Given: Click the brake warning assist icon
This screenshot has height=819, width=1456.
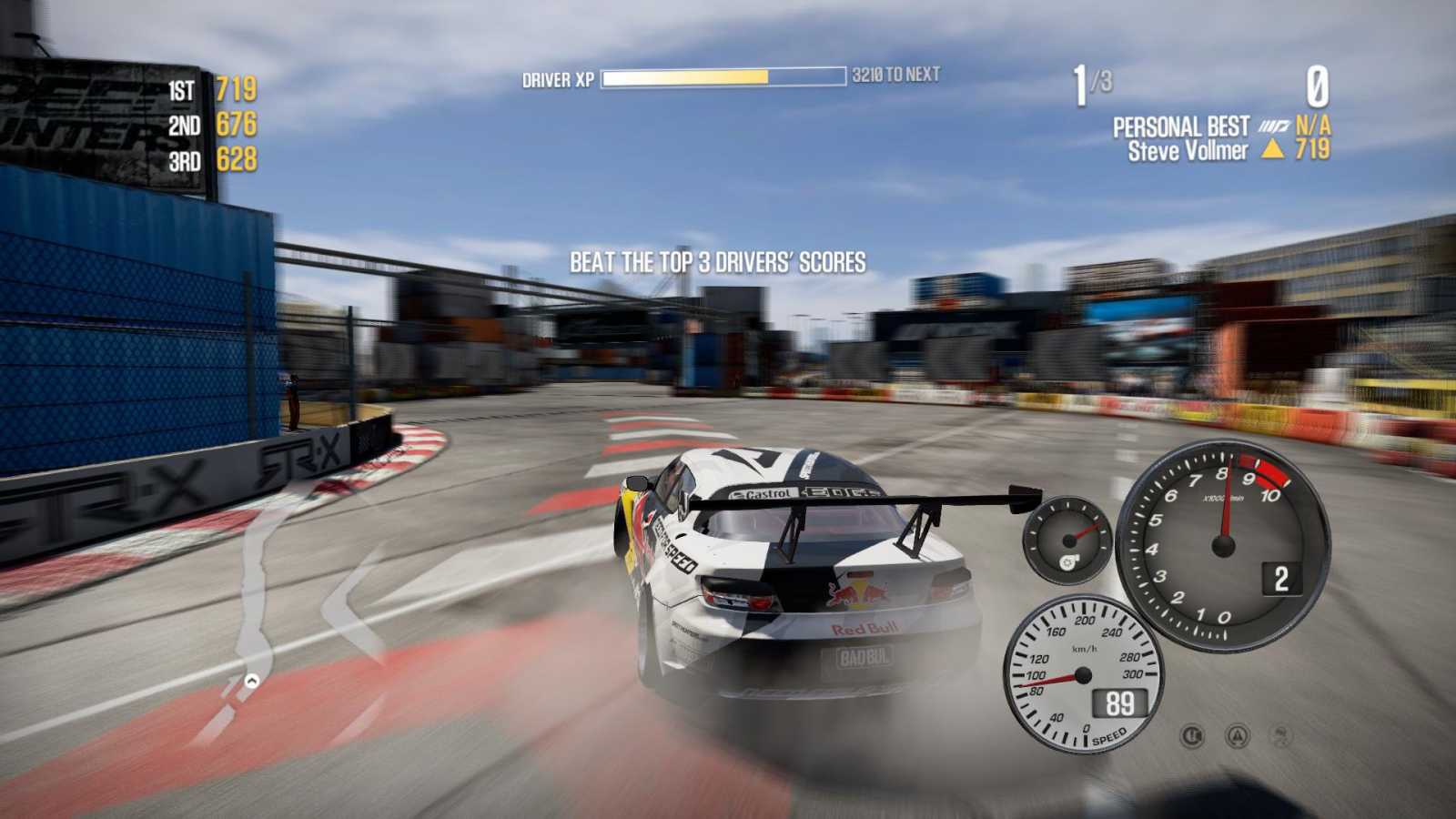Looking at the screenshot, I should (1192, 735).
